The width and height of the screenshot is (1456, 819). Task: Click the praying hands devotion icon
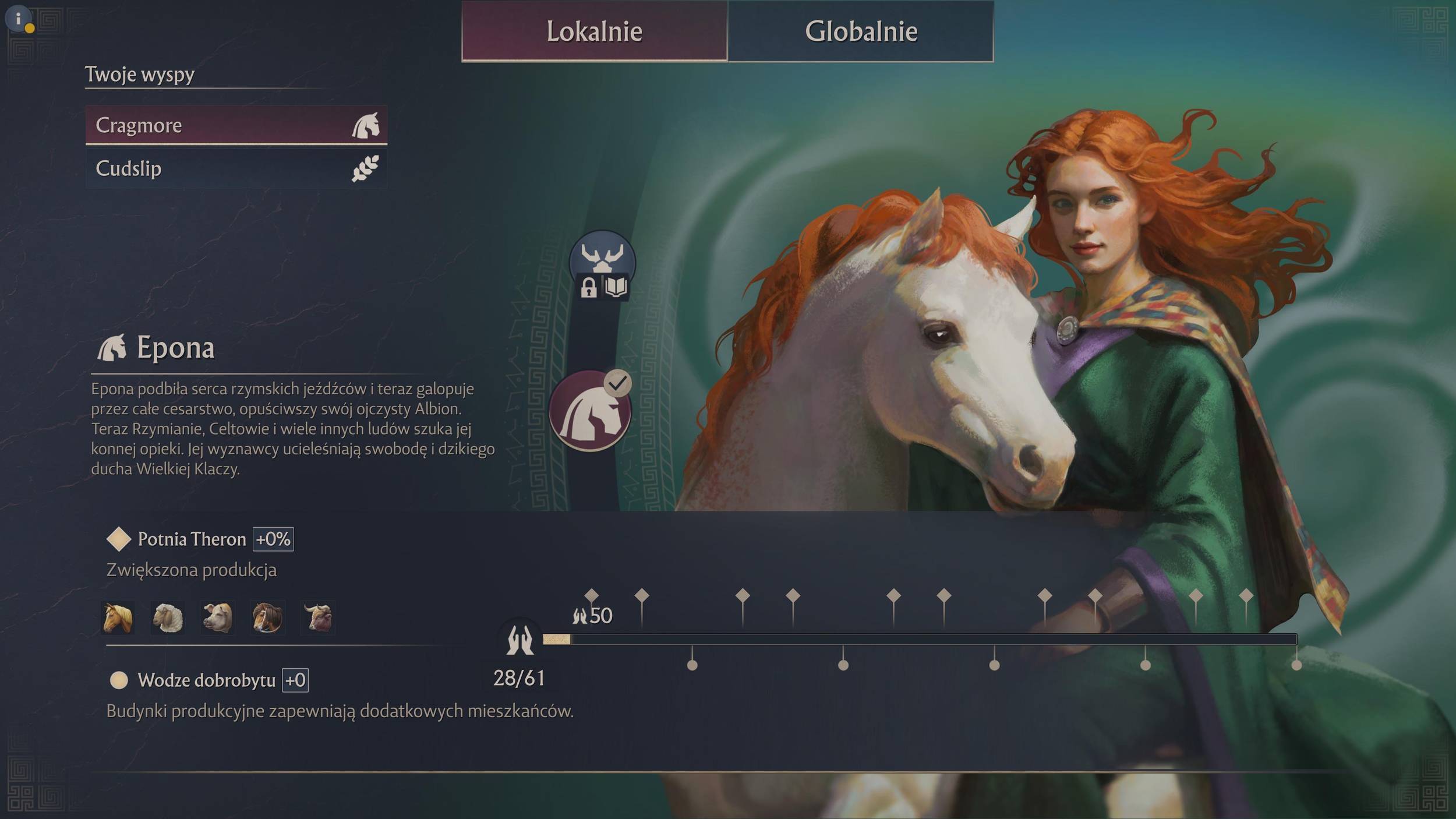520,640
